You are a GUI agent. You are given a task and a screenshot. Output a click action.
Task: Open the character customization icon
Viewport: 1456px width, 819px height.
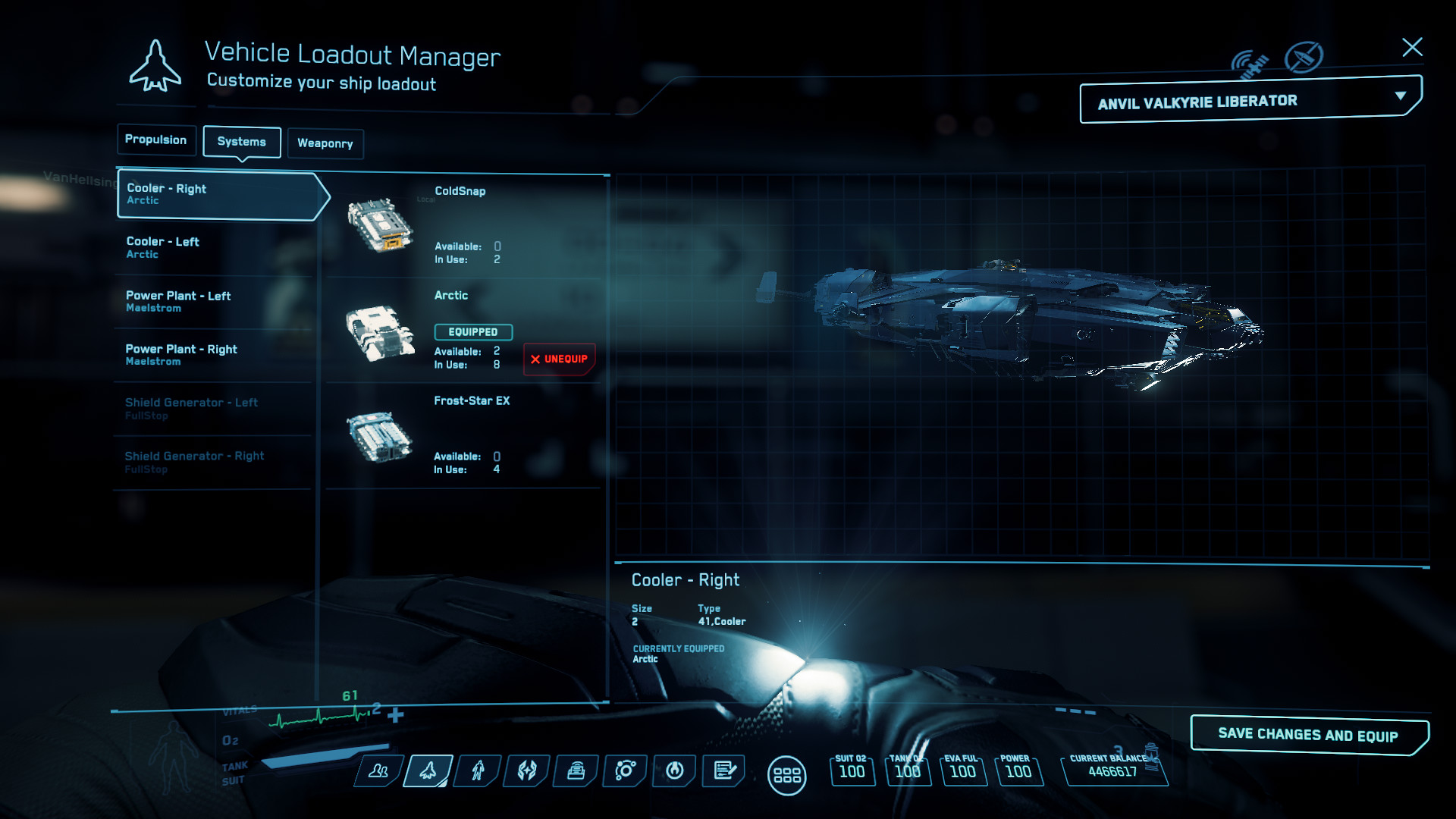coord(477,771)
